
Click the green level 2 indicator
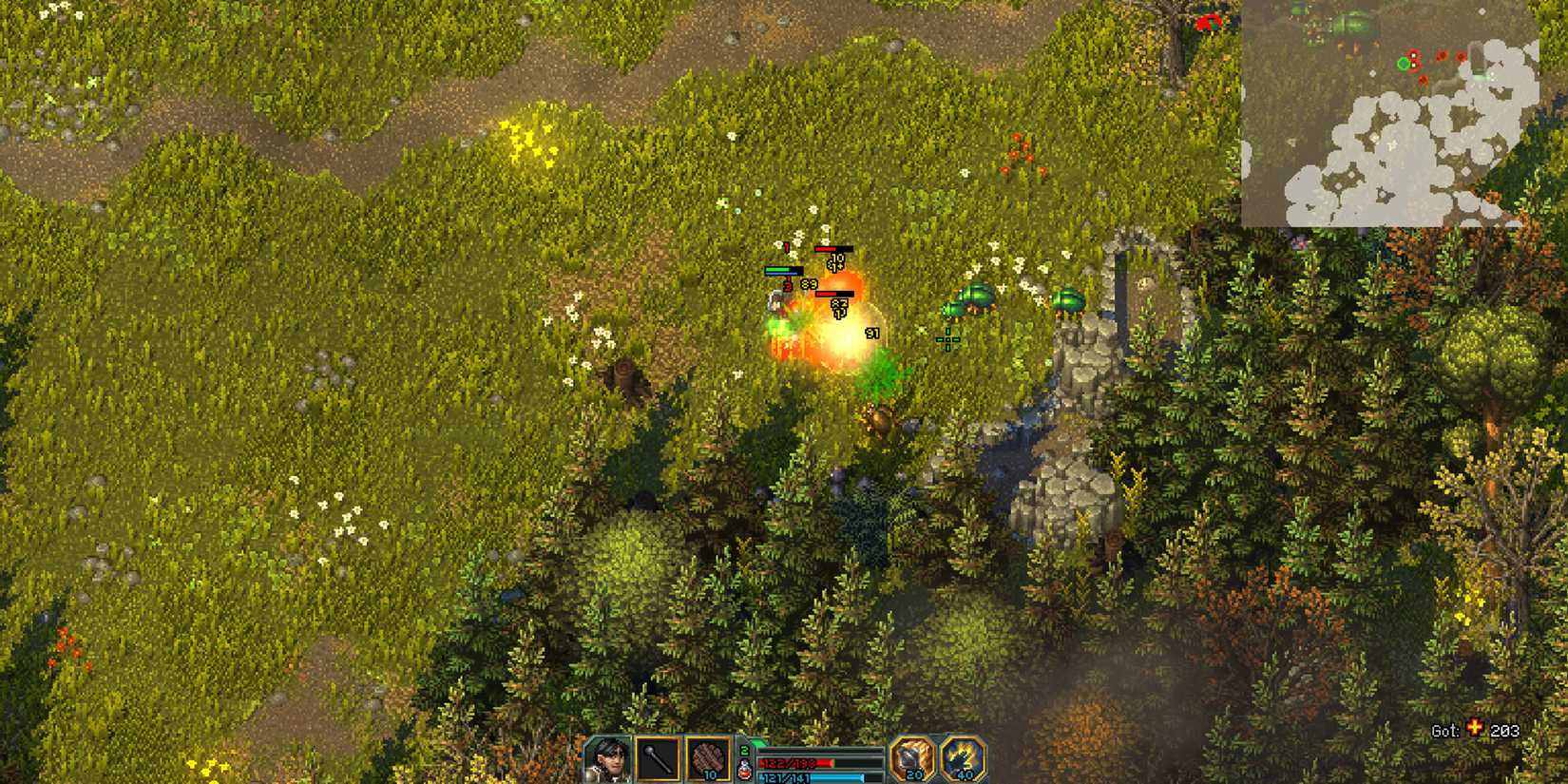tap(744, 749)
